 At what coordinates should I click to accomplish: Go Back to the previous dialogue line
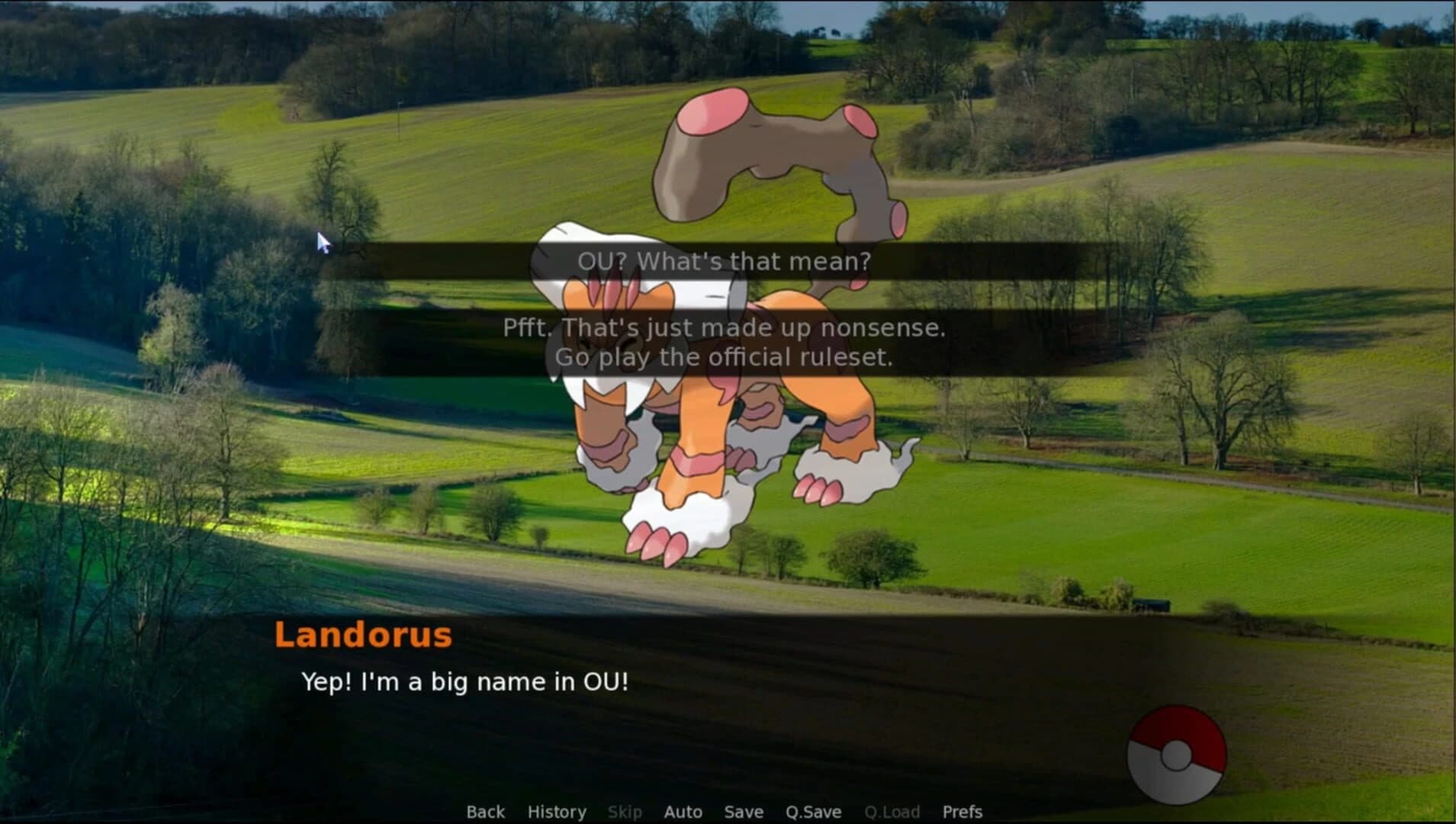tap(485, 812)
